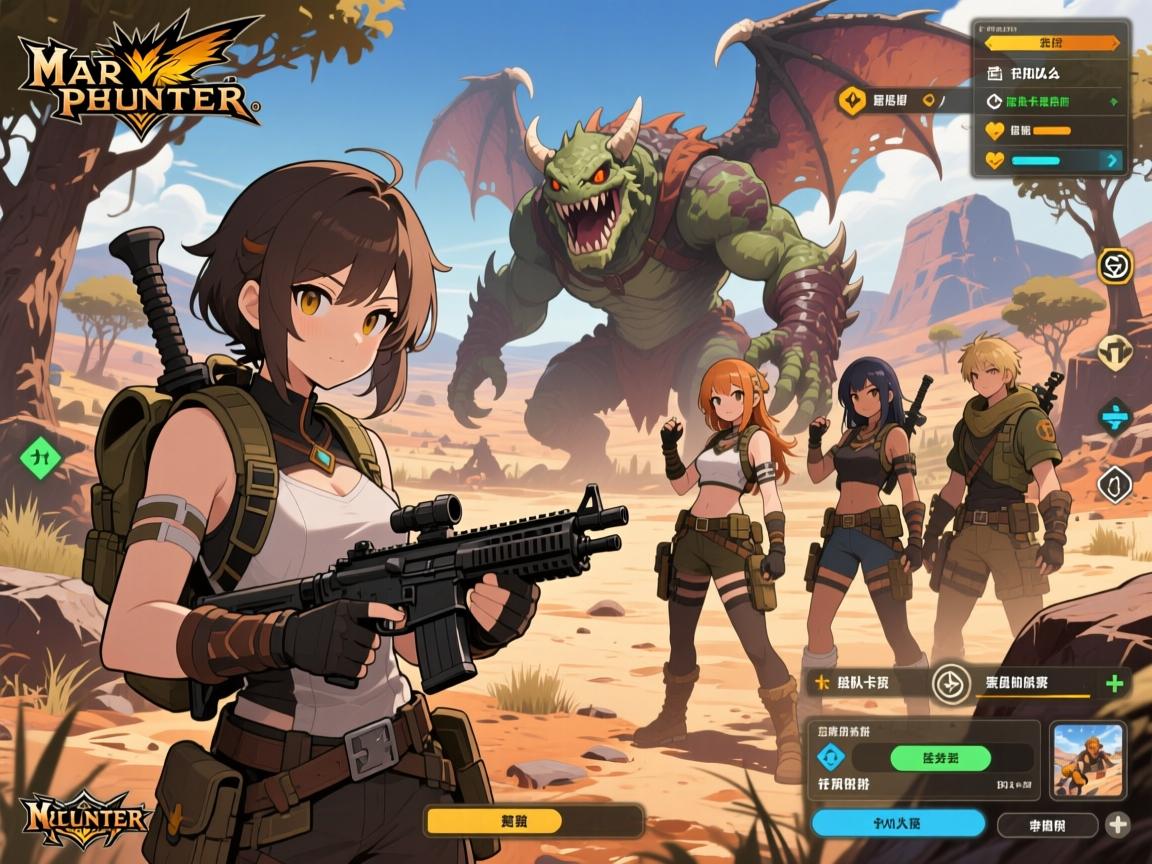Viewport: 1152px width, 864px height.
Task: Click the white-outlined diamond side icon
Action: [x=1114, y=484]
